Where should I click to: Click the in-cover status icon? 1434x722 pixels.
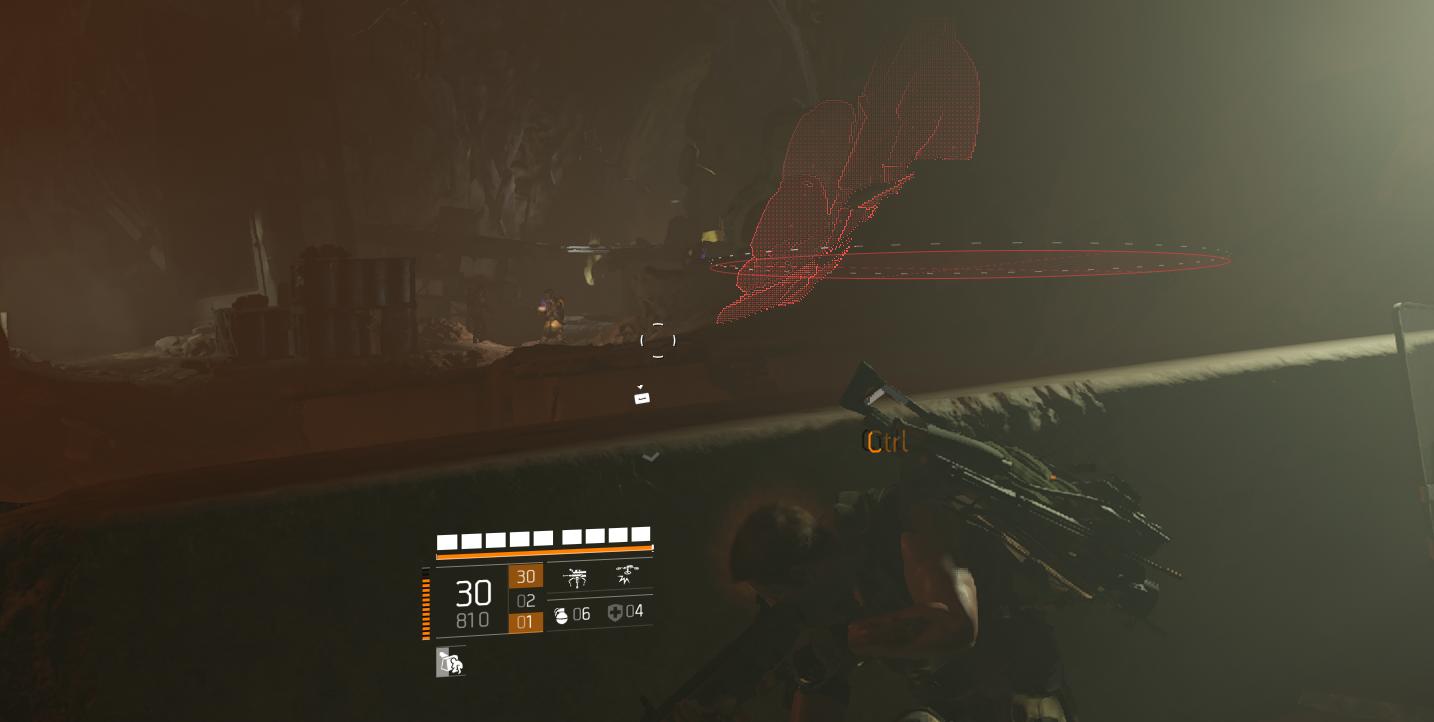click(450, 662)
